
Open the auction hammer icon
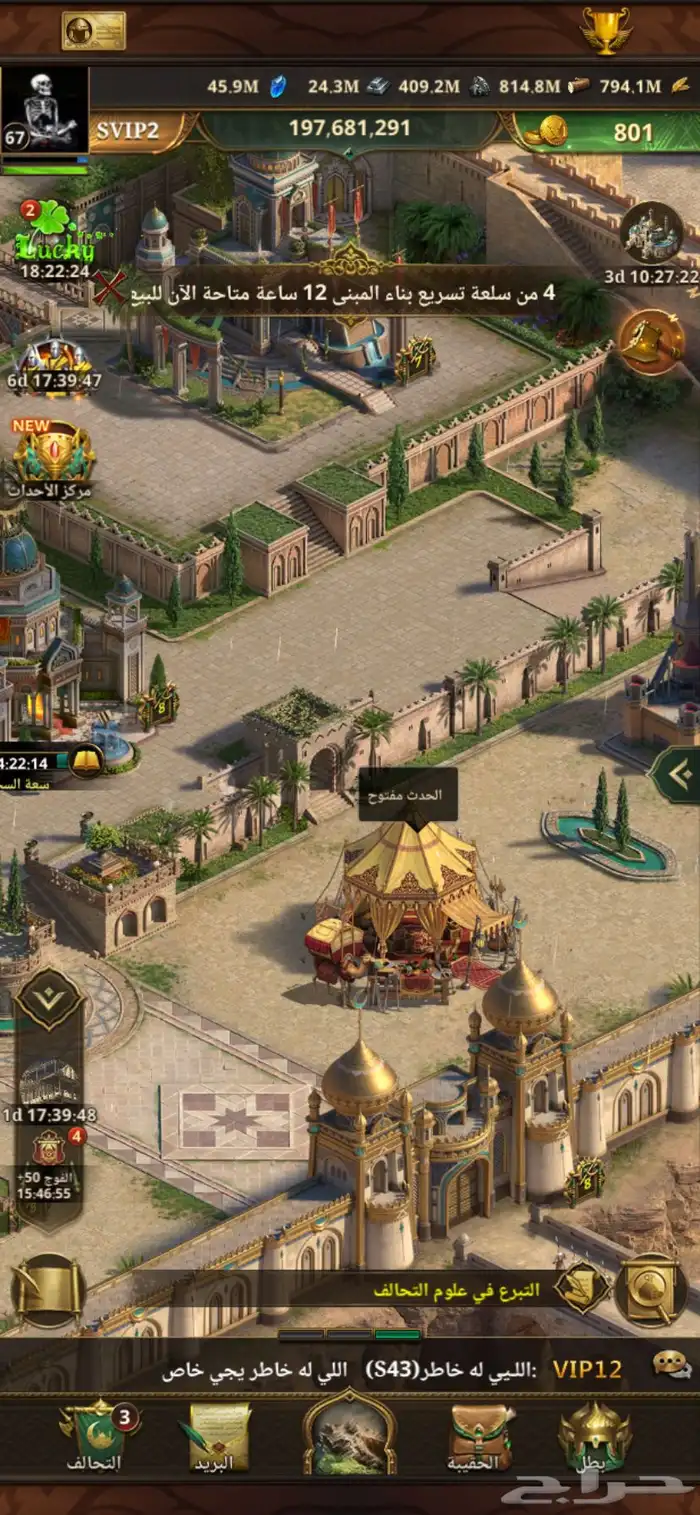[x=651, y=342]
